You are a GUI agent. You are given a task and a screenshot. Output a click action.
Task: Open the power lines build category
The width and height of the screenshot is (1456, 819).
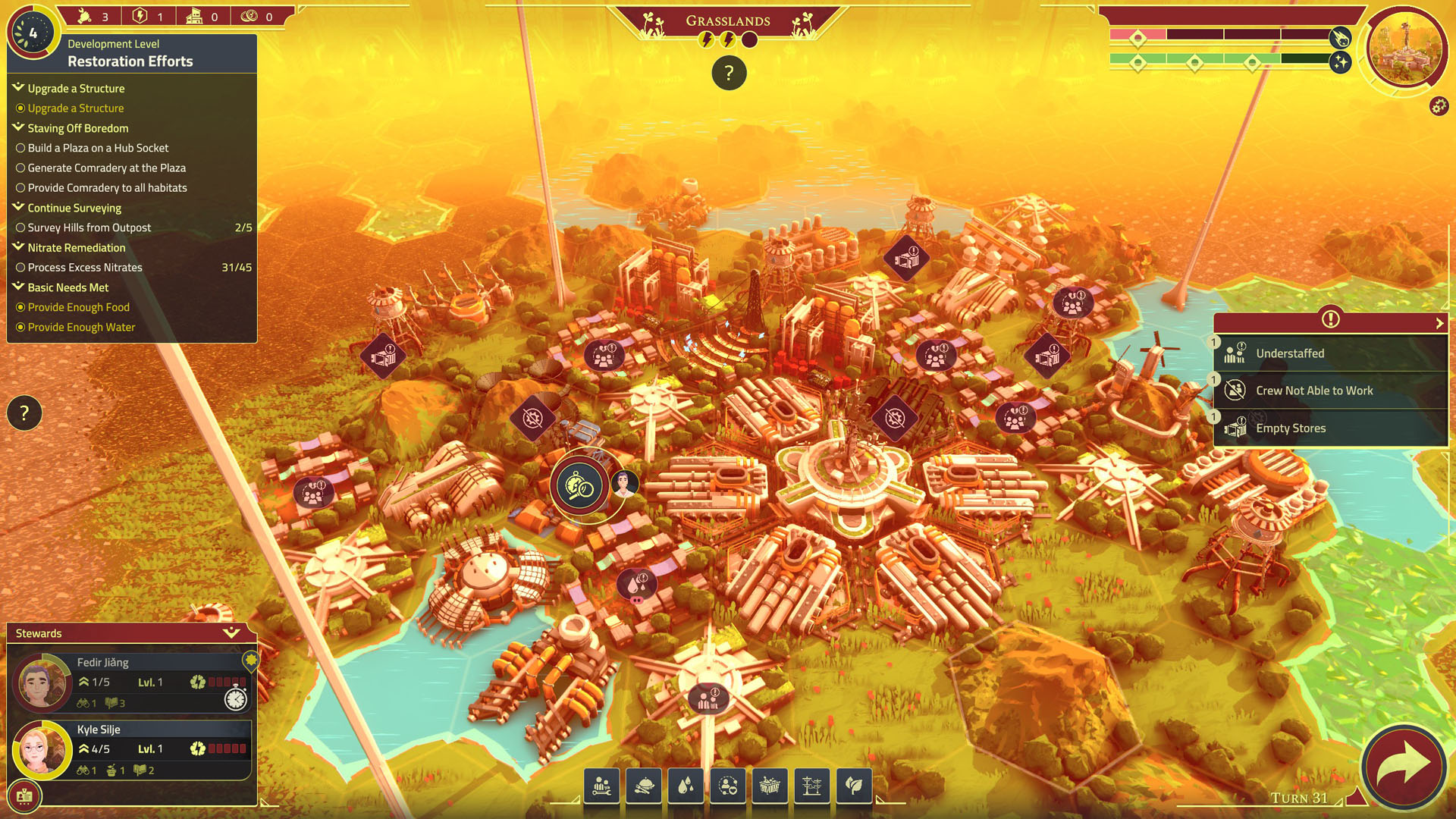[811, 786]
